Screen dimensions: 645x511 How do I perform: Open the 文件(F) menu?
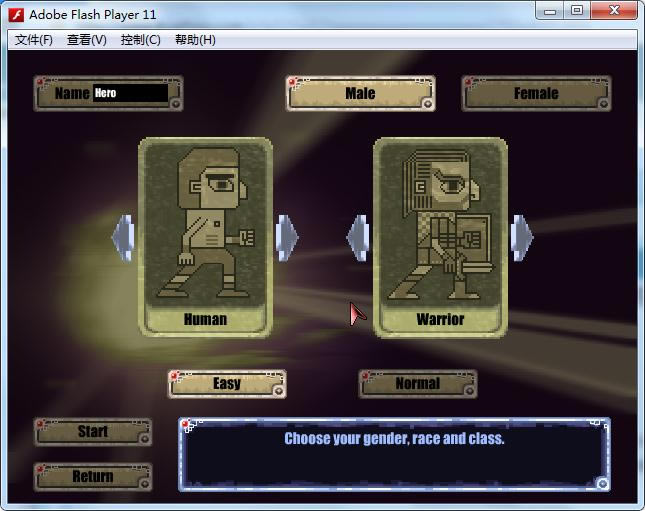pyautogui.click(x=34, y=40)
